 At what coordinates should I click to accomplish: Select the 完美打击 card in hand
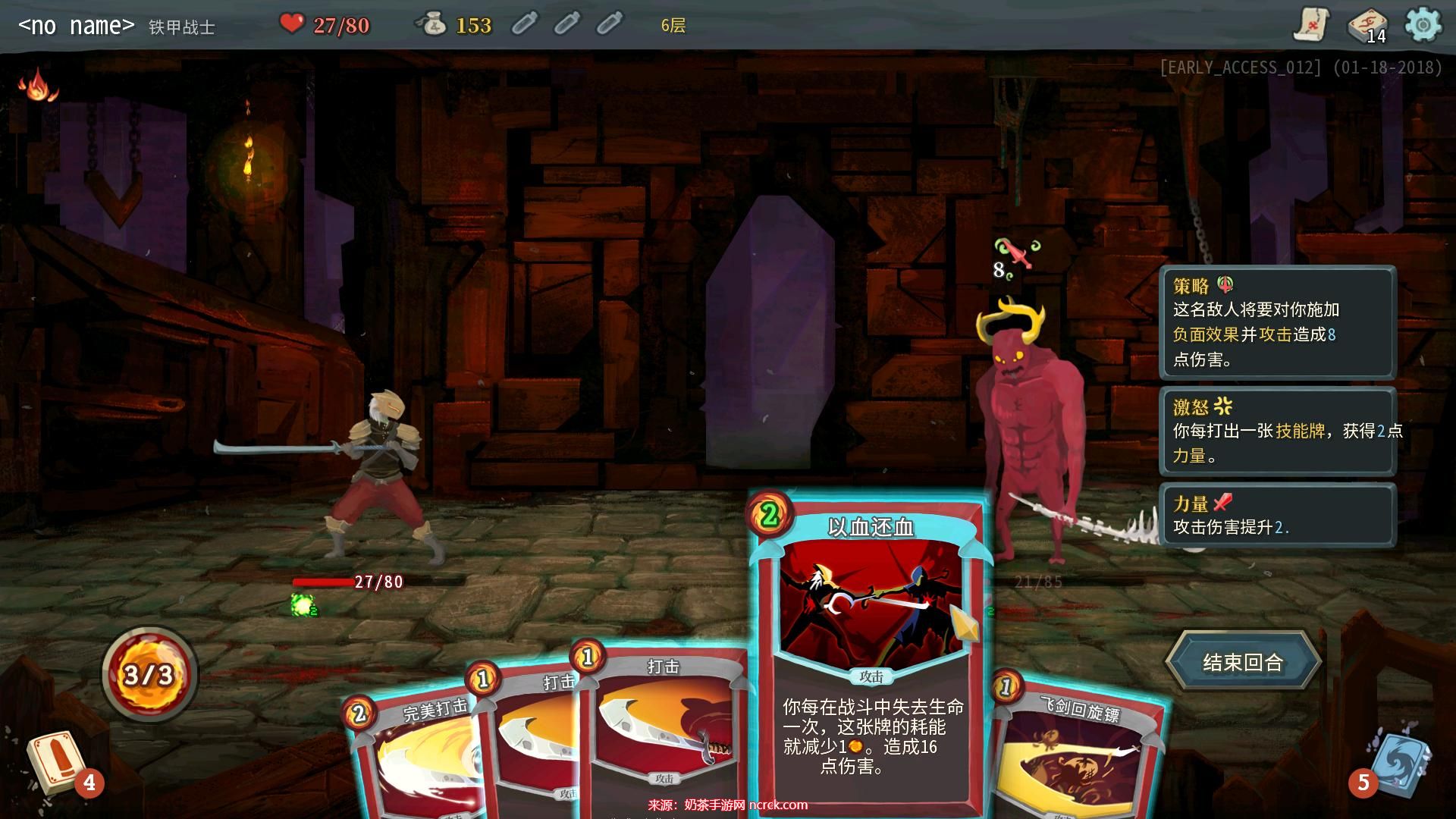[x=413, y=758]
